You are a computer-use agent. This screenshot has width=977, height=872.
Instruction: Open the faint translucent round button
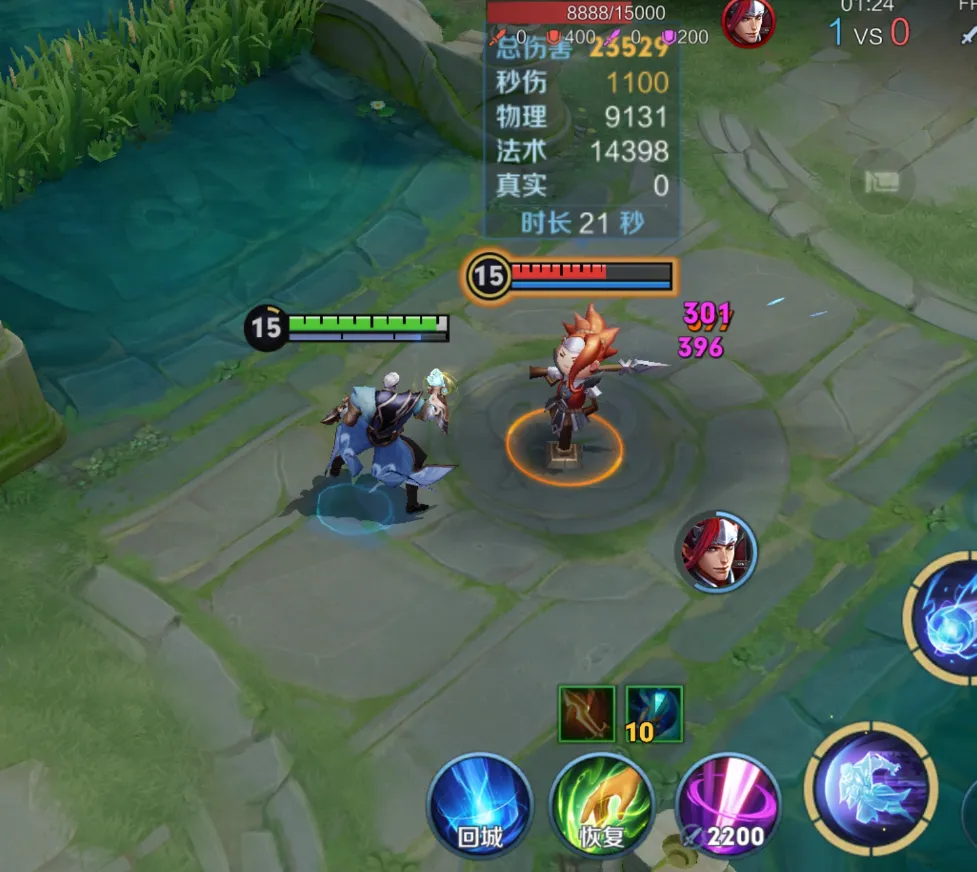[881, 182]
